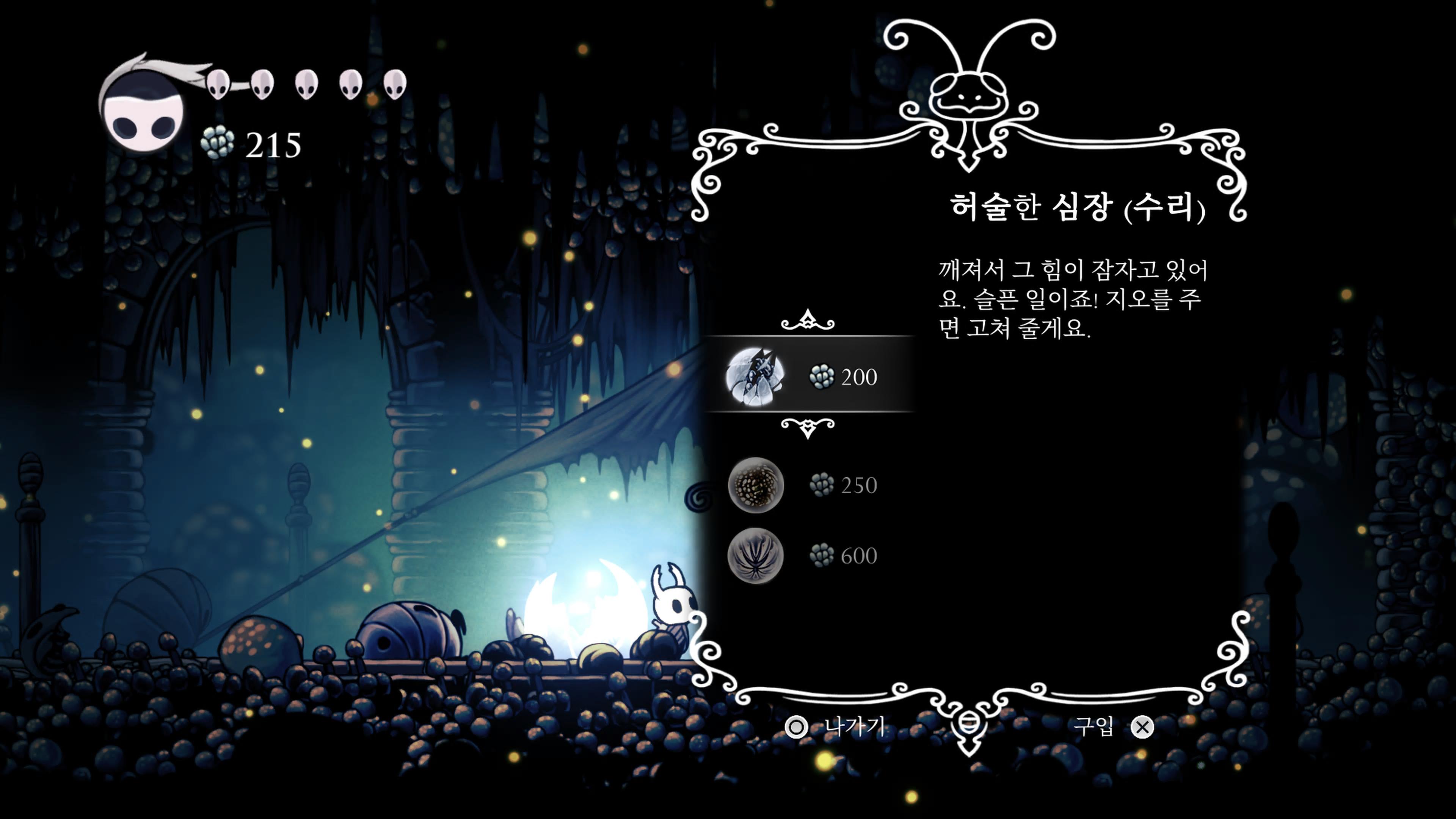The image size is (1456, 819).
Task: Exit the shop via 나가기
Action: click(x=836, y=727)
